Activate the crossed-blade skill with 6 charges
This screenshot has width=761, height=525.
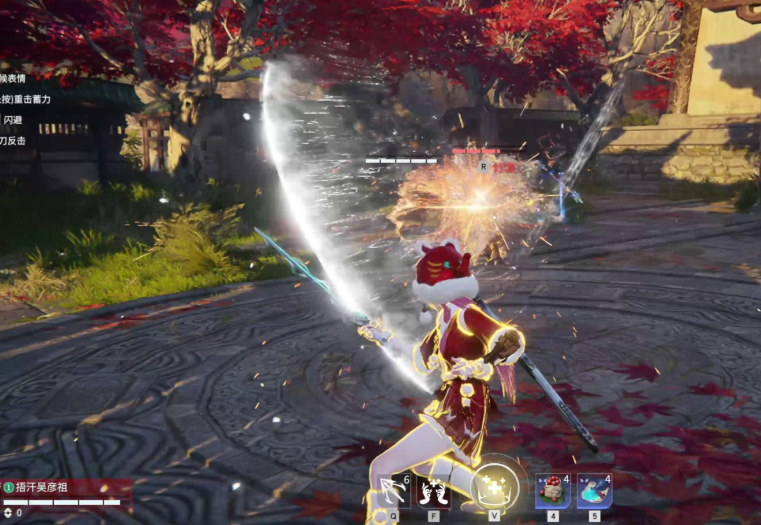coord(394,491)
